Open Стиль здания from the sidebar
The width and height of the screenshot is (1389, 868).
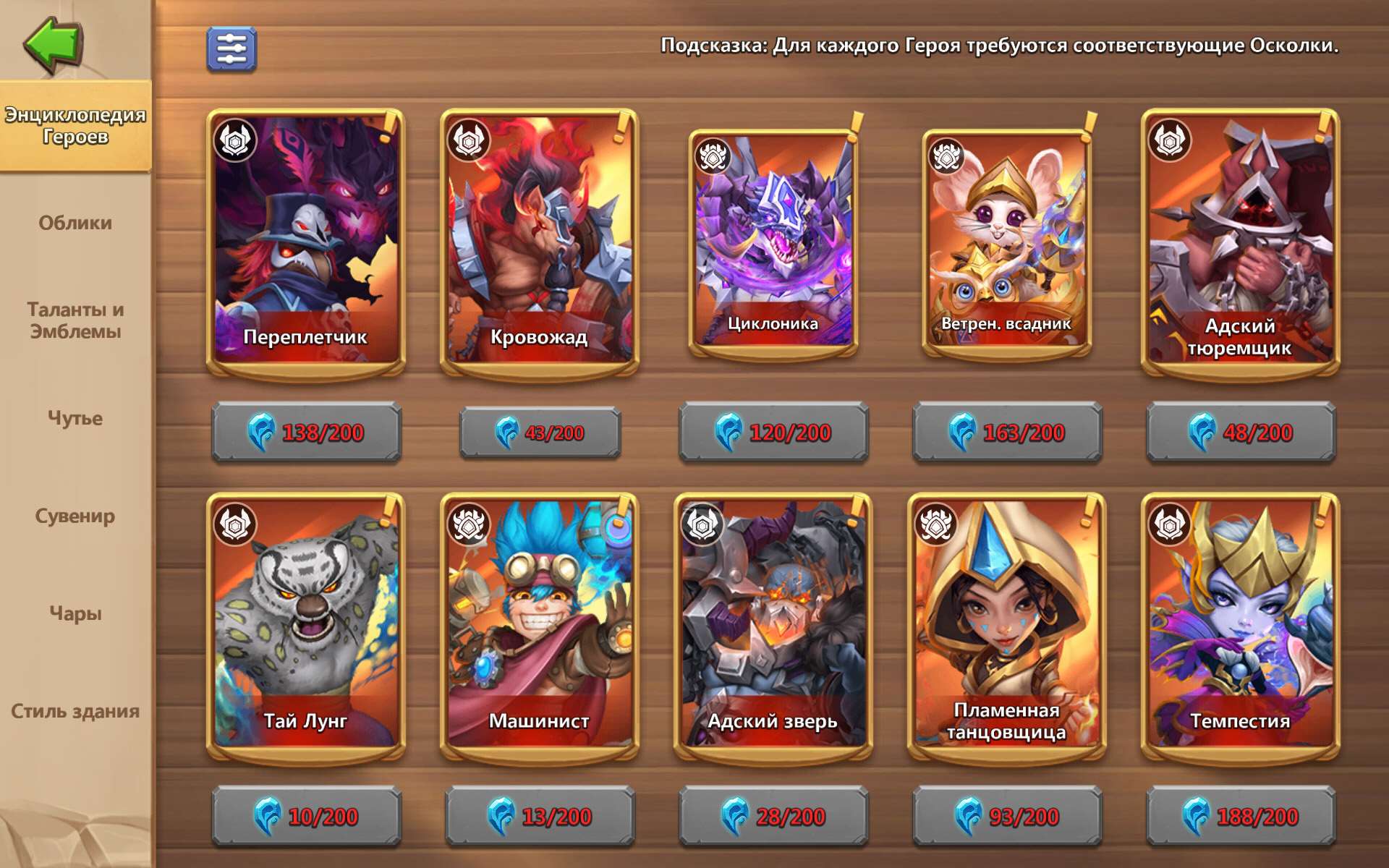tap(74, 712)
